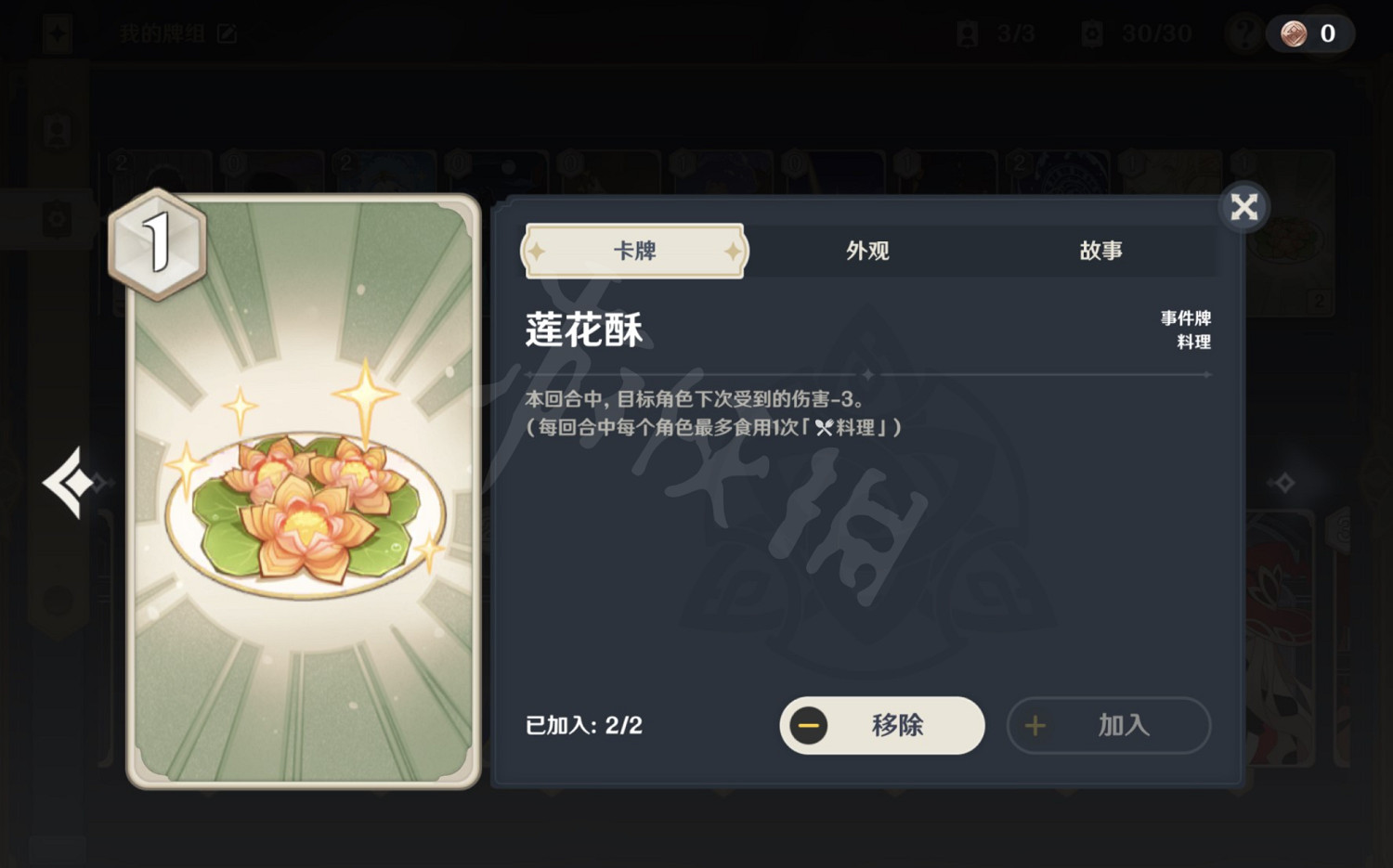The image size is (1393, 868).
Task: Click the character count icon showing 3/3
Action: (x=992, y=33)
